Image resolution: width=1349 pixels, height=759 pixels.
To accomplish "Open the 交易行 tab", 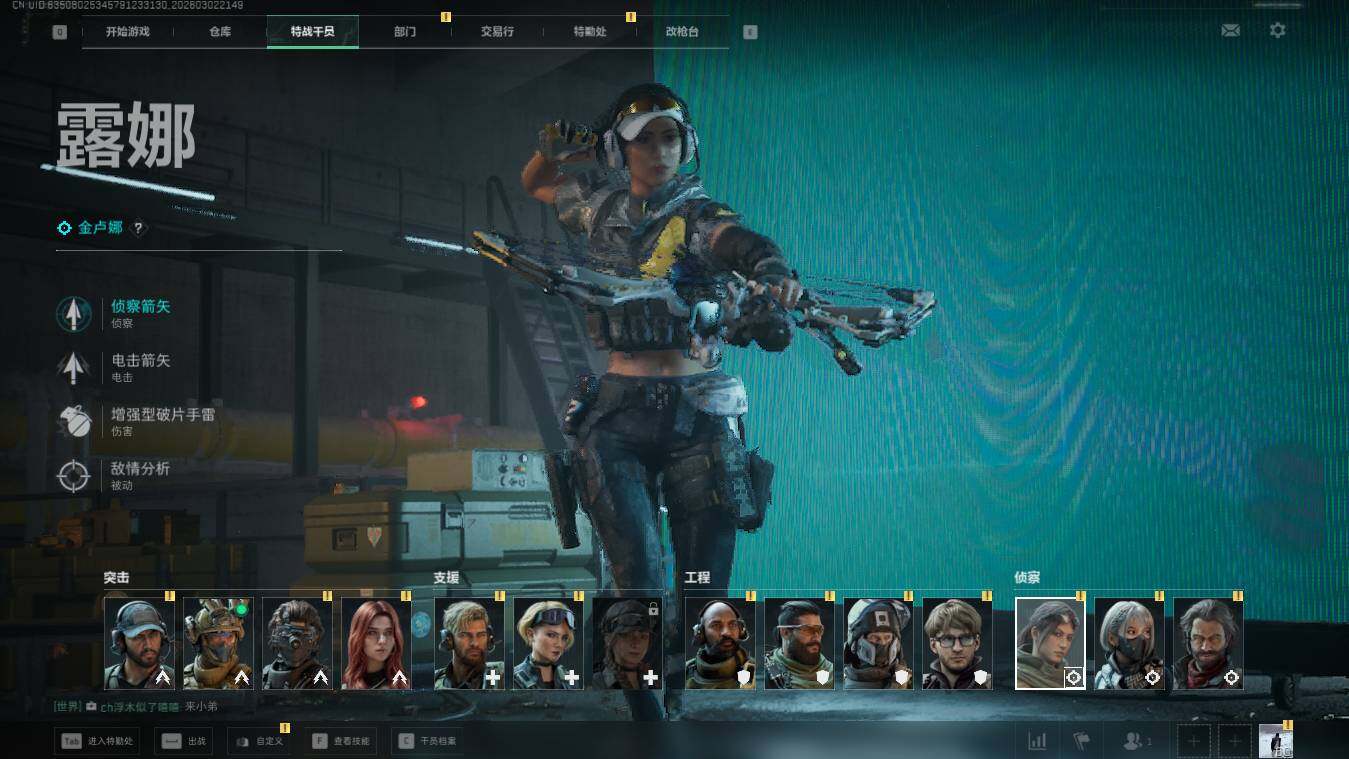I will (x=497, y=31).
